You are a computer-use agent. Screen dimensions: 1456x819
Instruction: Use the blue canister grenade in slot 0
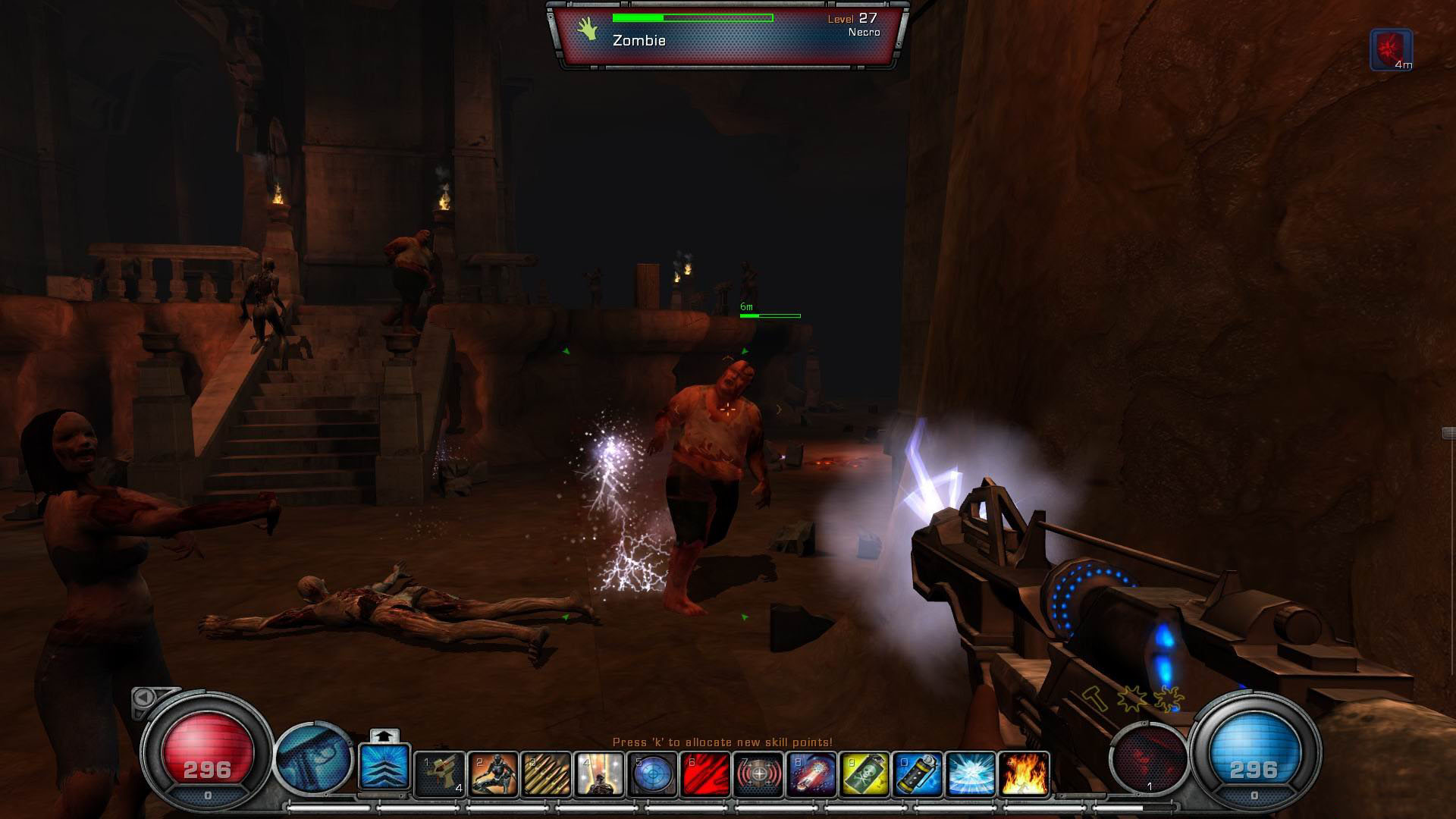coord(916,773)
